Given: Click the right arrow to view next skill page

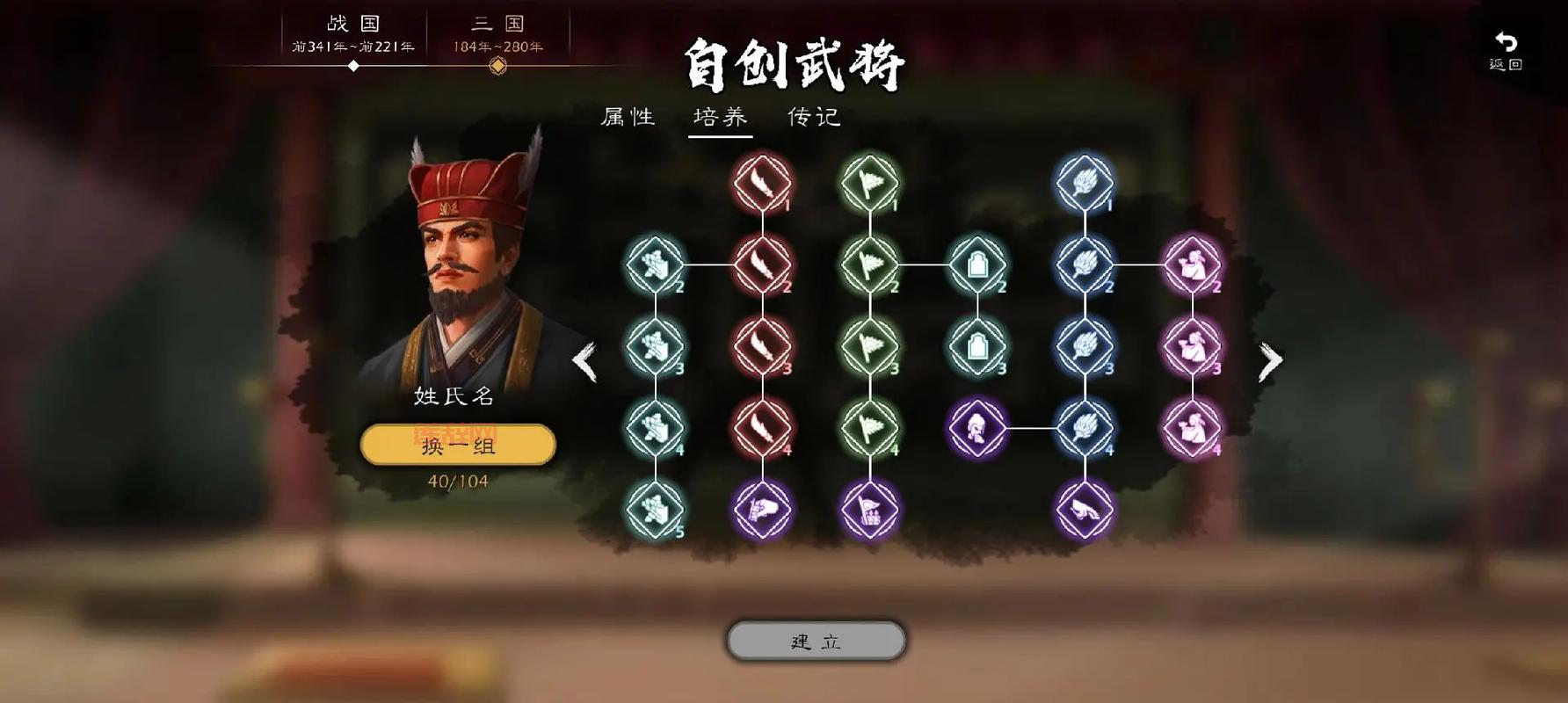Looking at the screenshot, I should tap(1269, 360).
